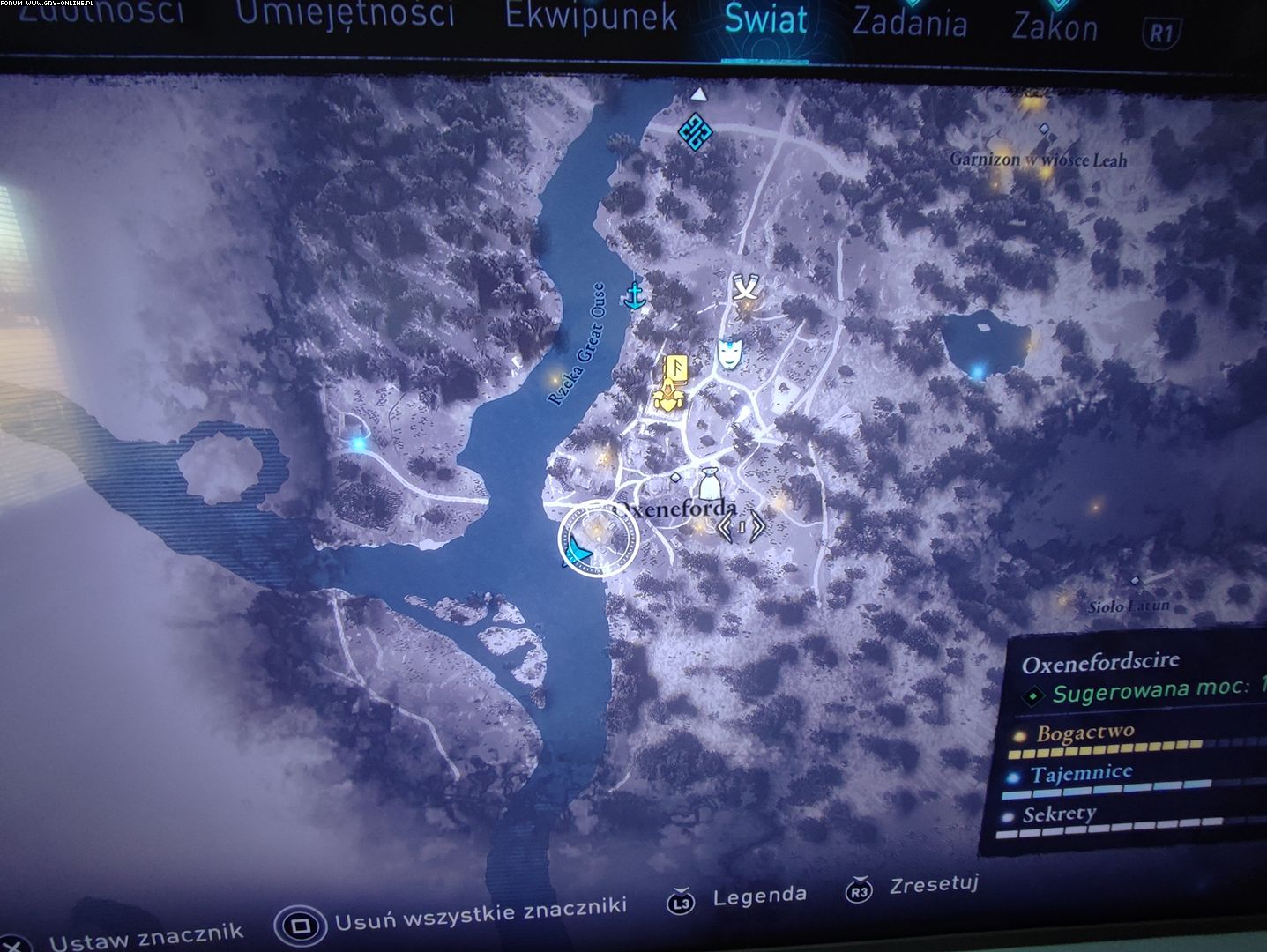Switch to the Zakon tab
Image resolution: width=1267 pixels, height=952 pixels.
point(1055,27)
